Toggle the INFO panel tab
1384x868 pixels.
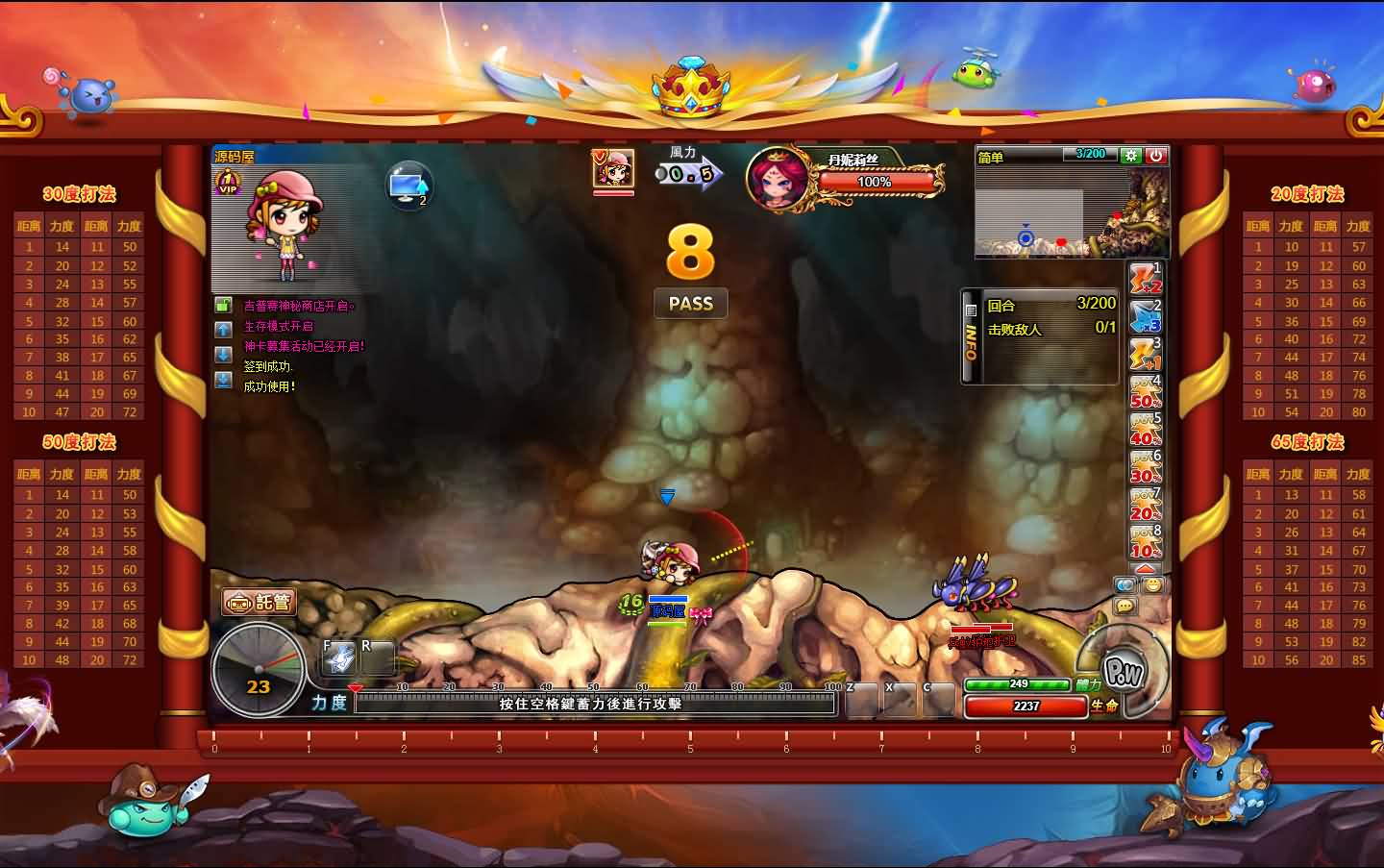971,335
